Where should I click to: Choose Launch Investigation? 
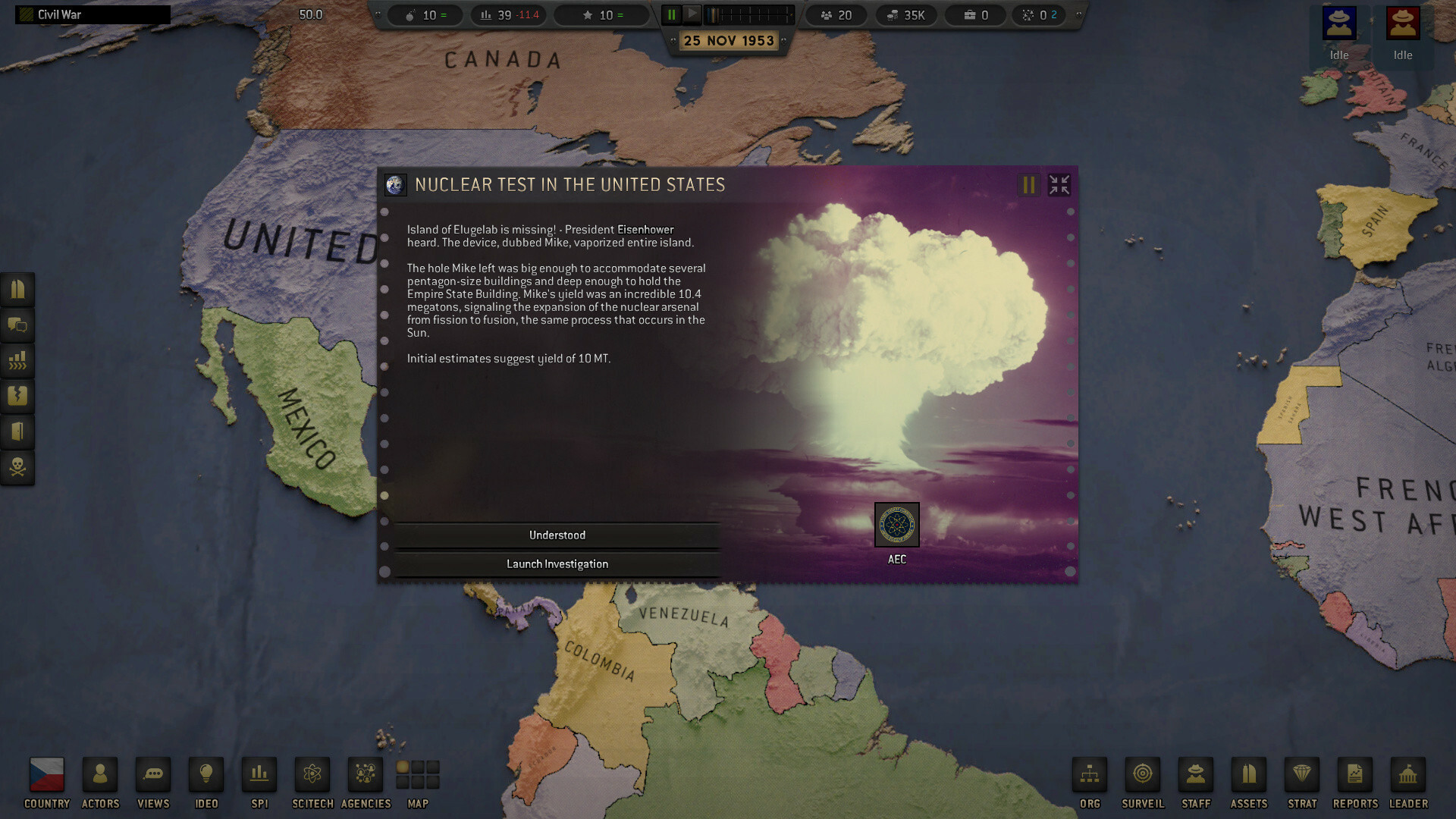point(557,563)
